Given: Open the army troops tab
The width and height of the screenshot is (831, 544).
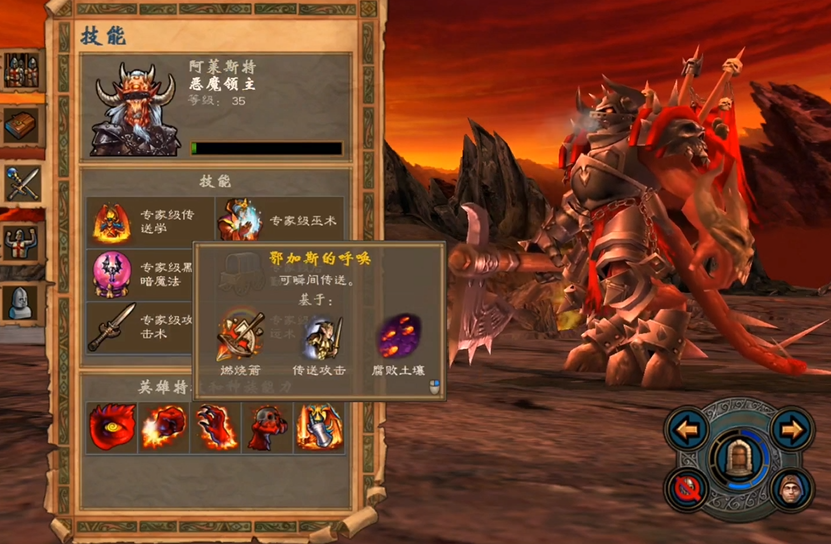Looking at the screenshot, I should coord(21,69).
